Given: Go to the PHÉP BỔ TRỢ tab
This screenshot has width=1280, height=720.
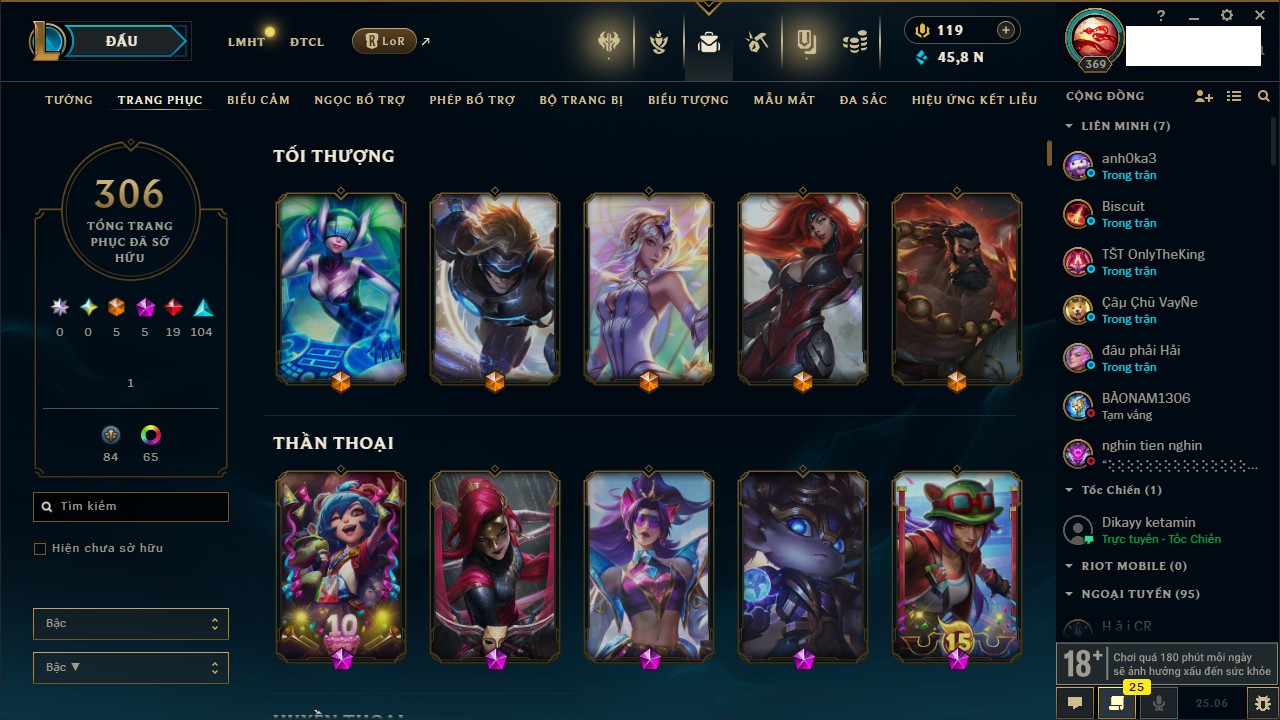Looking at the screenshot, I should pos(472,100).
